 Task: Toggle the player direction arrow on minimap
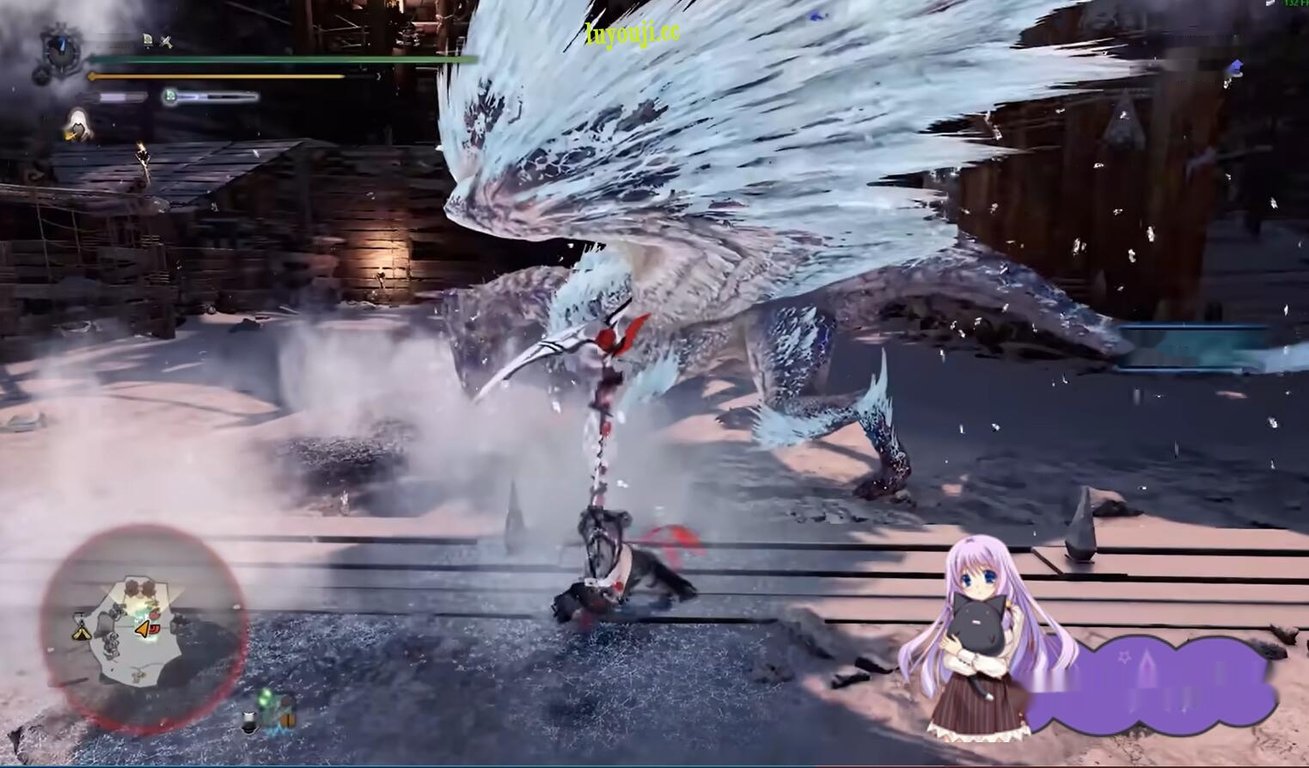pyautogui.click(x=141, y=630)
